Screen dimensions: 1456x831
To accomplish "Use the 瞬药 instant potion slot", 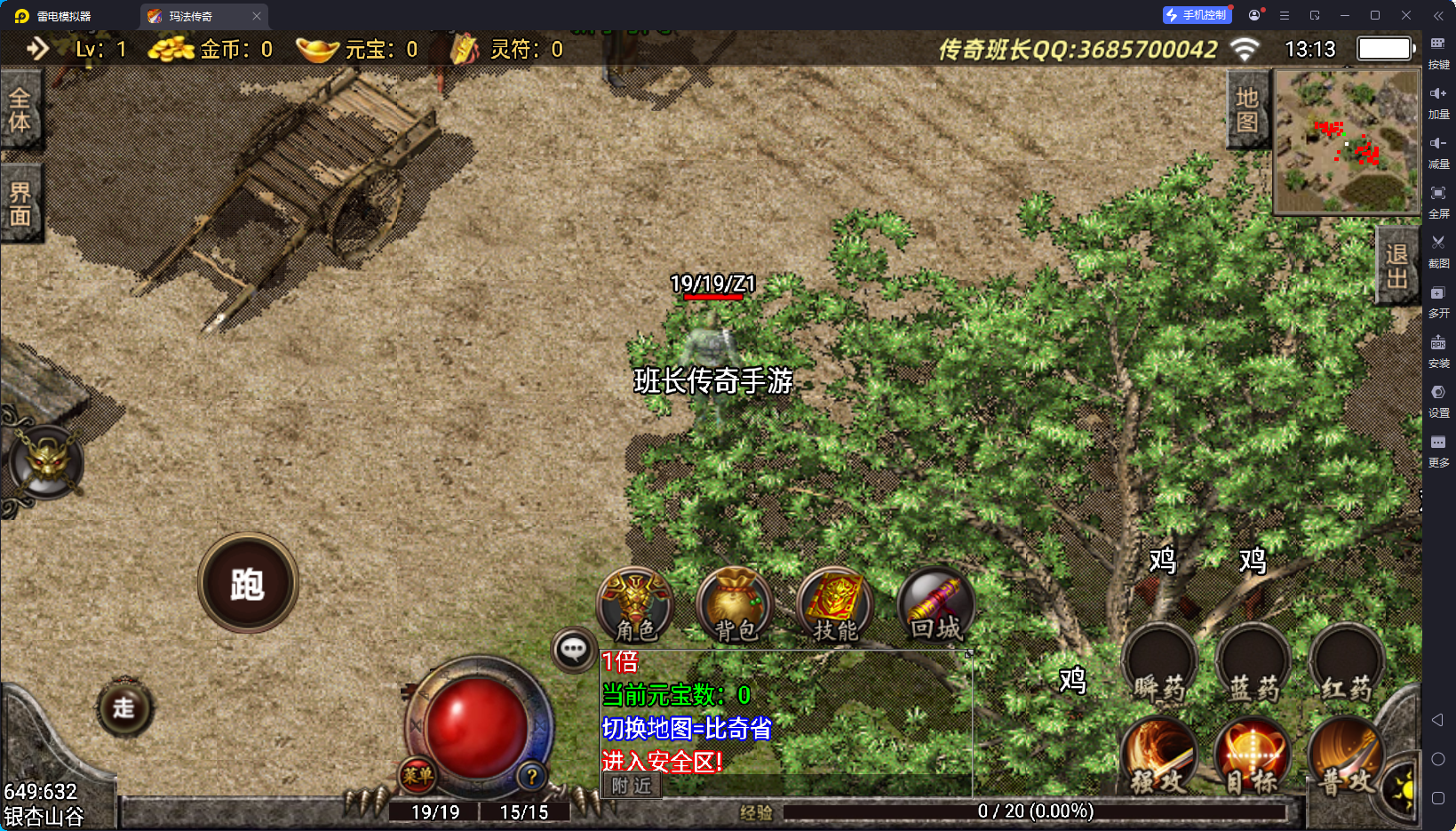I will point(1159,664).
